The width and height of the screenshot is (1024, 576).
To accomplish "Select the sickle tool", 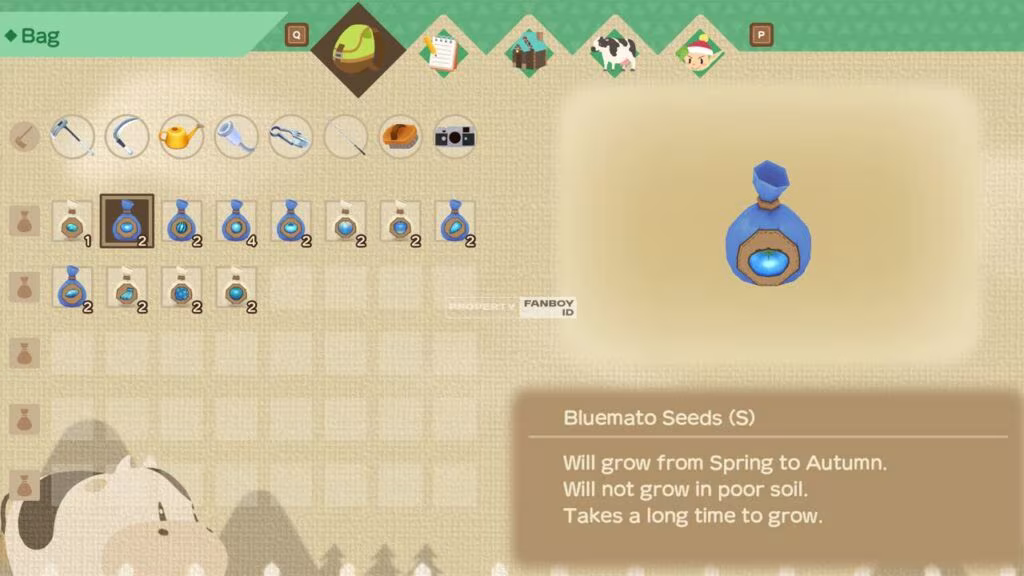I will [127, 137].
